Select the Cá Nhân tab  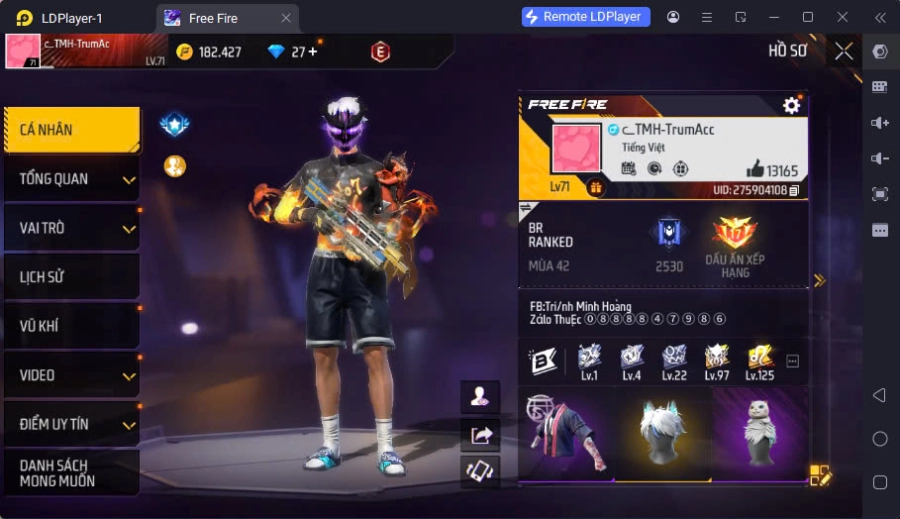tap(71, 130)
